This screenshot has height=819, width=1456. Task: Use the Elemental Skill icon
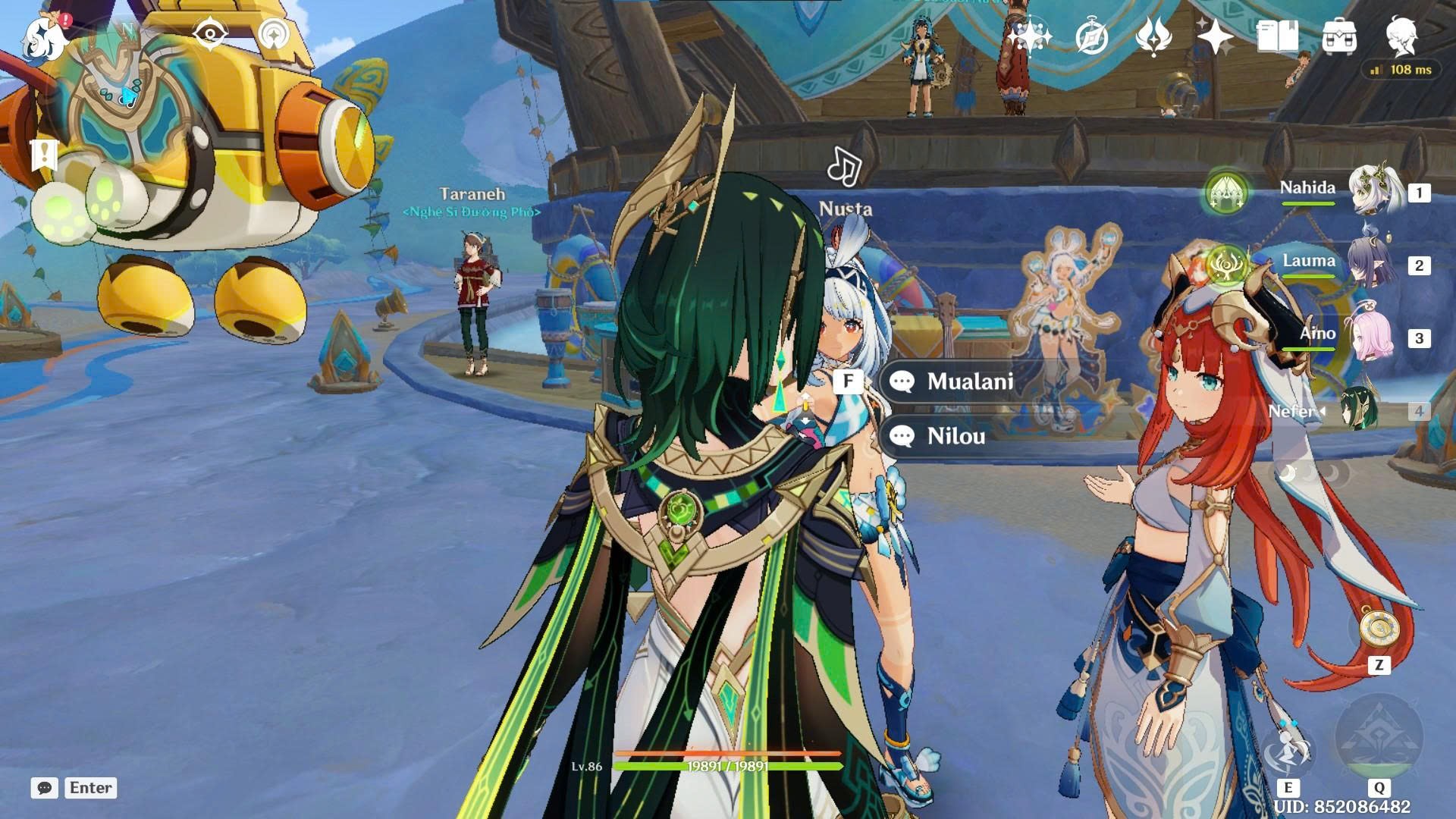pos(1288,751)
